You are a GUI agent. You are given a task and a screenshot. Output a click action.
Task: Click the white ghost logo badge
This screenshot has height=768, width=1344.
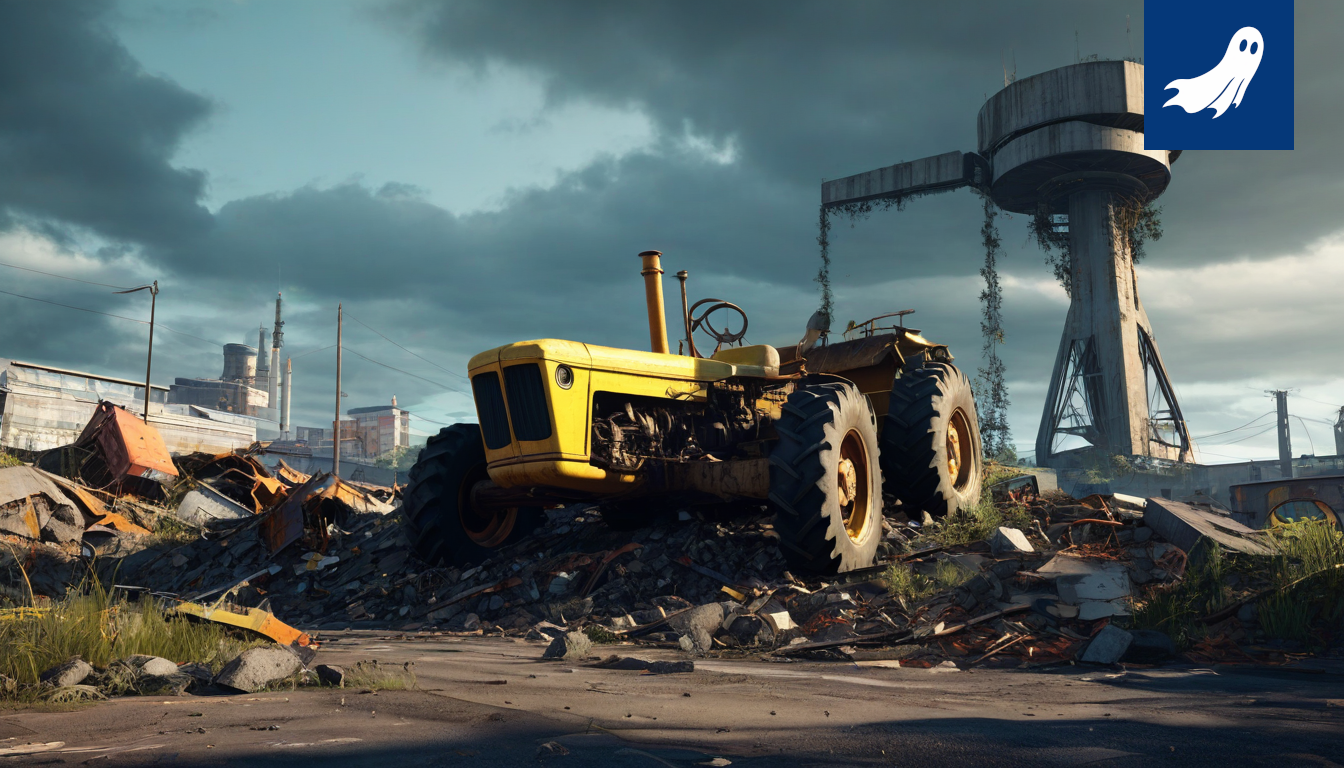point(1218,74)
